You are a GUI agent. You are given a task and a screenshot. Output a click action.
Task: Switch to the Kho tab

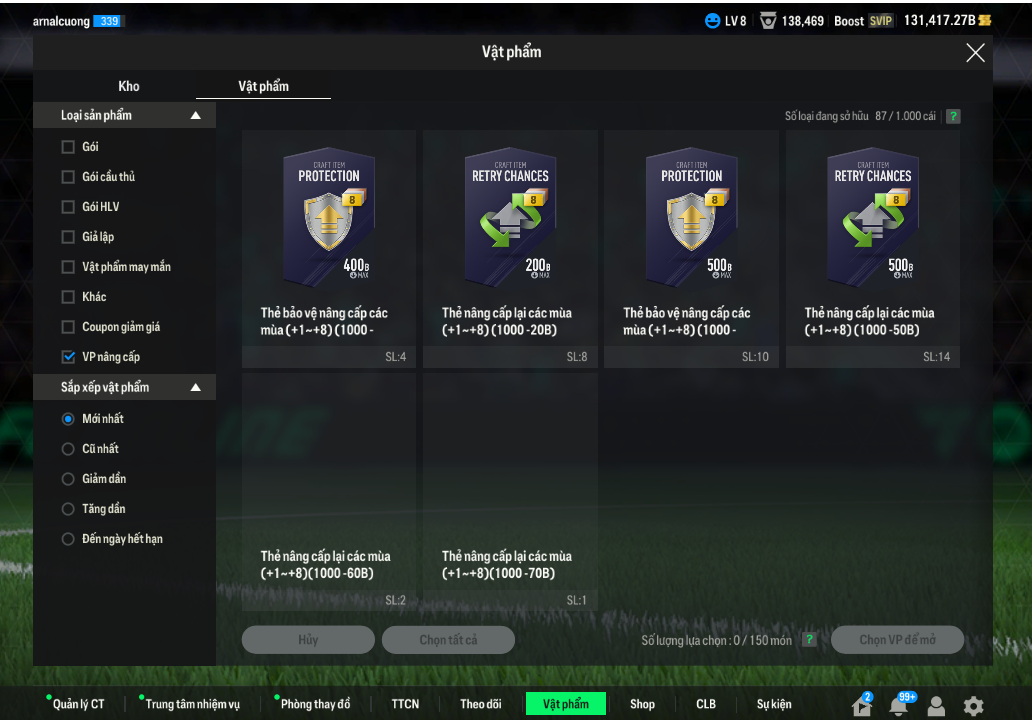(x=129, y=86)
